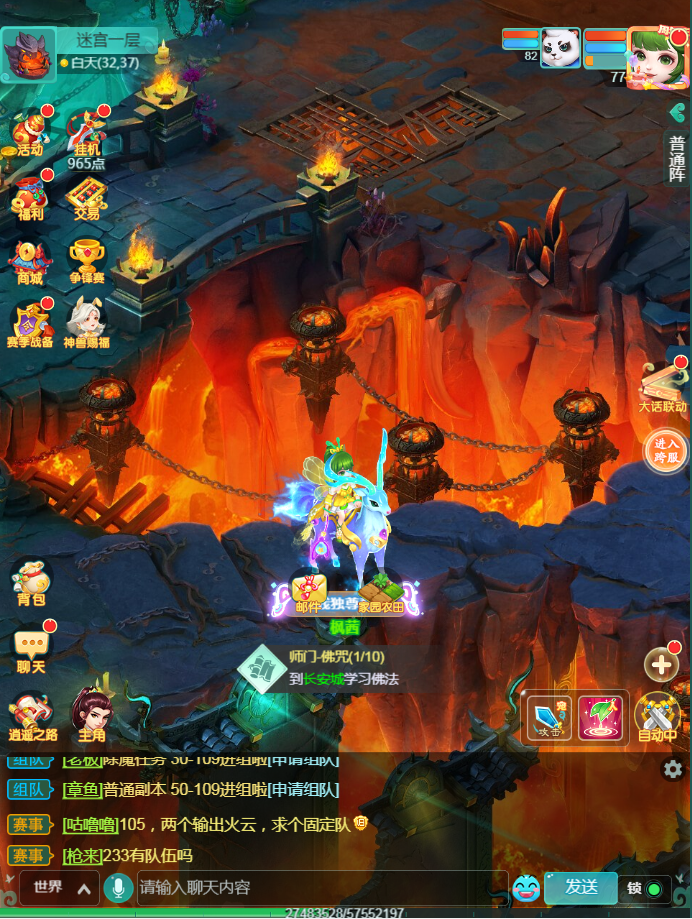Open the 逍遥之路 icon
Viewport: 692px width, 919px height.
click(x=31, y=717)
